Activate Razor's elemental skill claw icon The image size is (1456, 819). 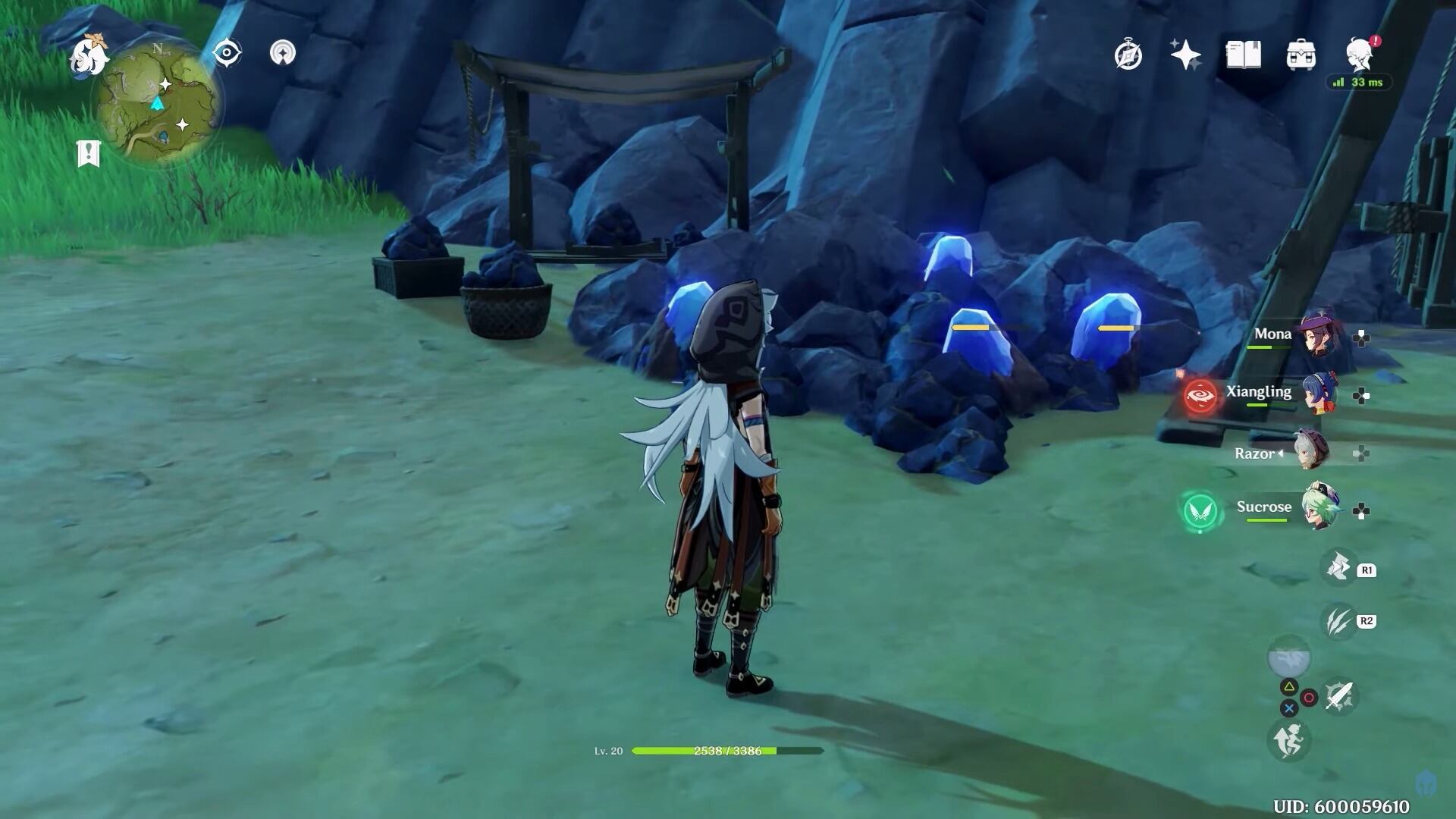tap(1338, 621)
